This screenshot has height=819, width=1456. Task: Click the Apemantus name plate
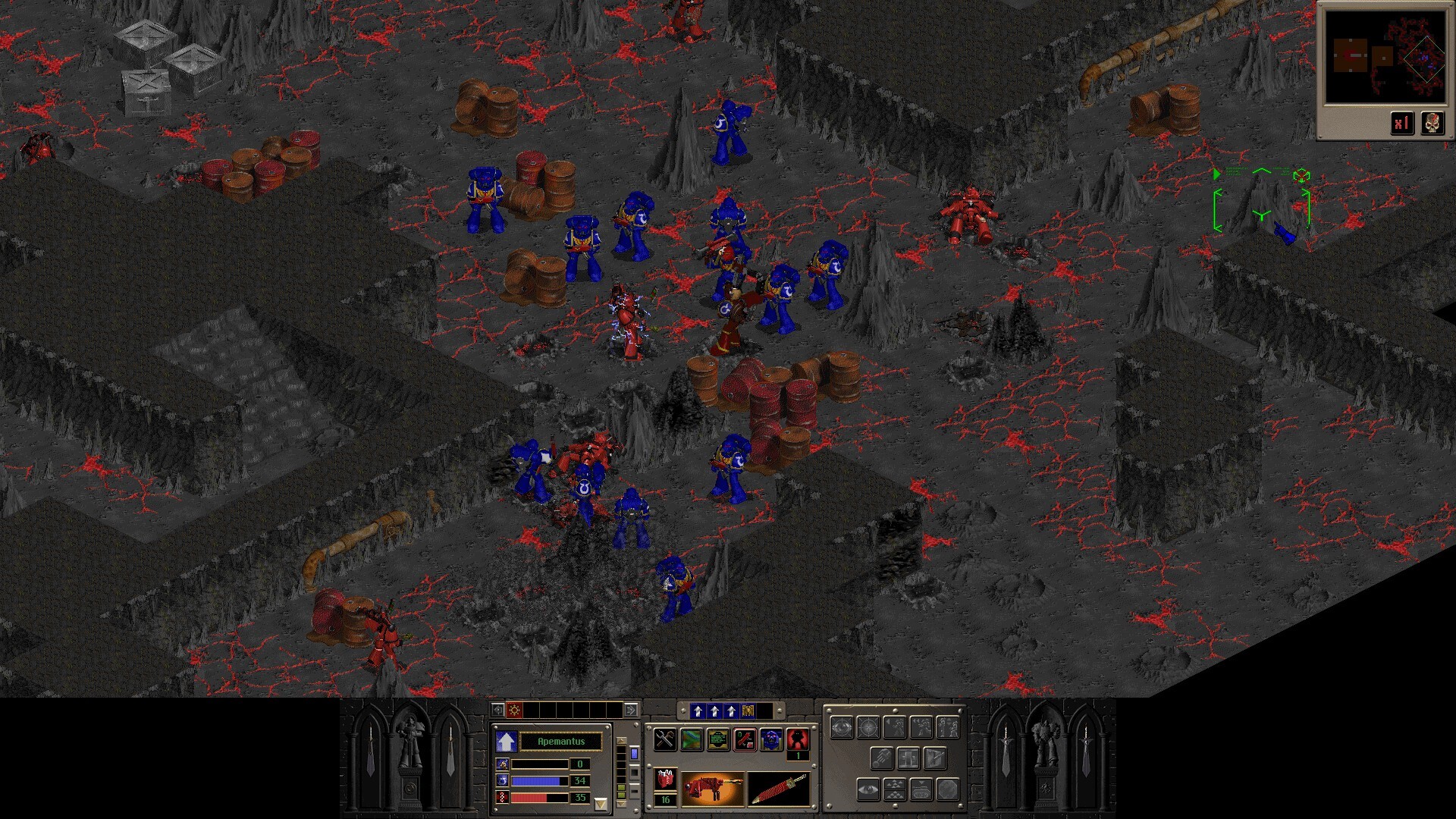pyautogui.click(x=561, y=742)
